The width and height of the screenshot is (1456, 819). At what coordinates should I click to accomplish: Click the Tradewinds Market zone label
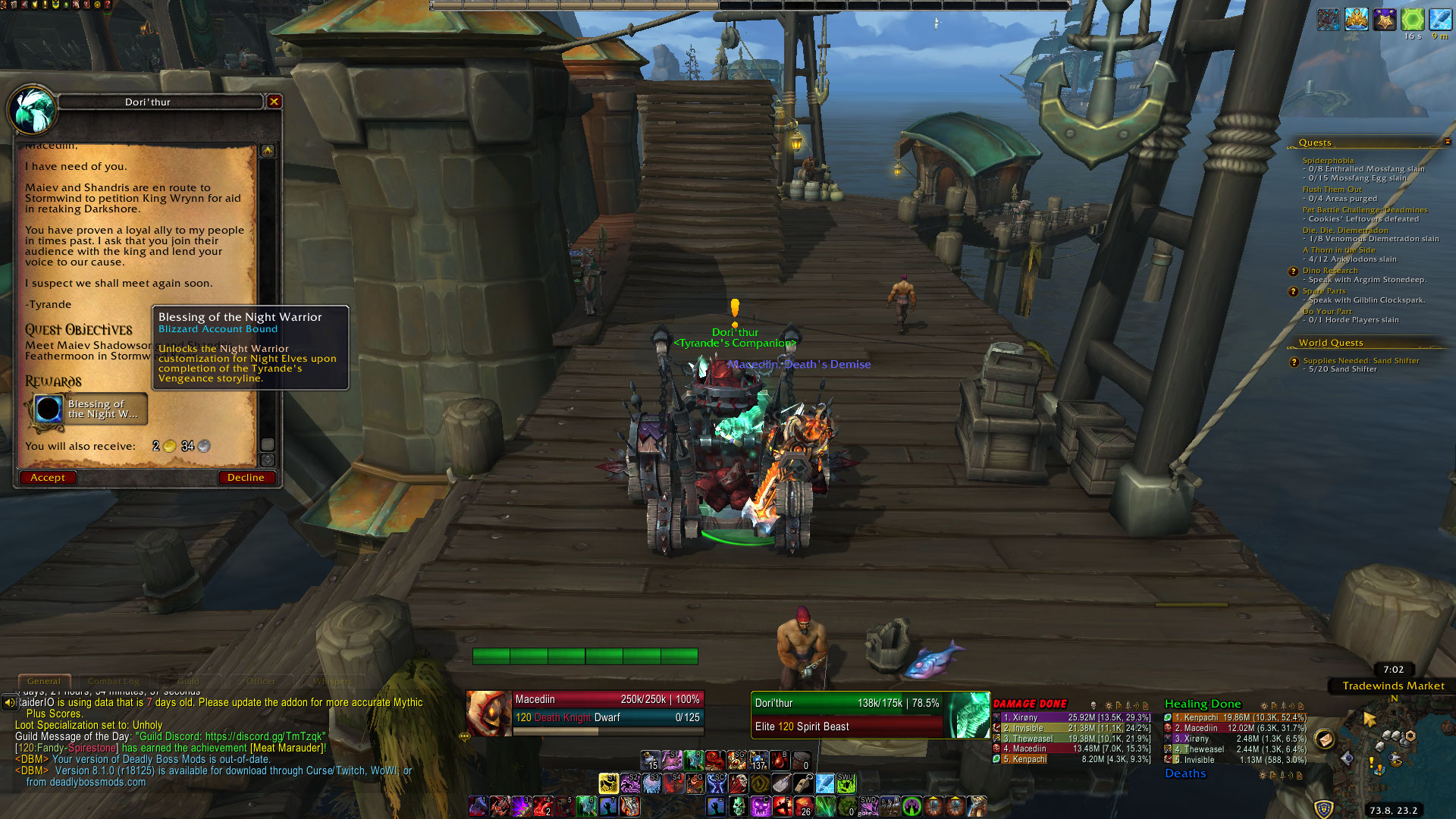click(1393, 686)
